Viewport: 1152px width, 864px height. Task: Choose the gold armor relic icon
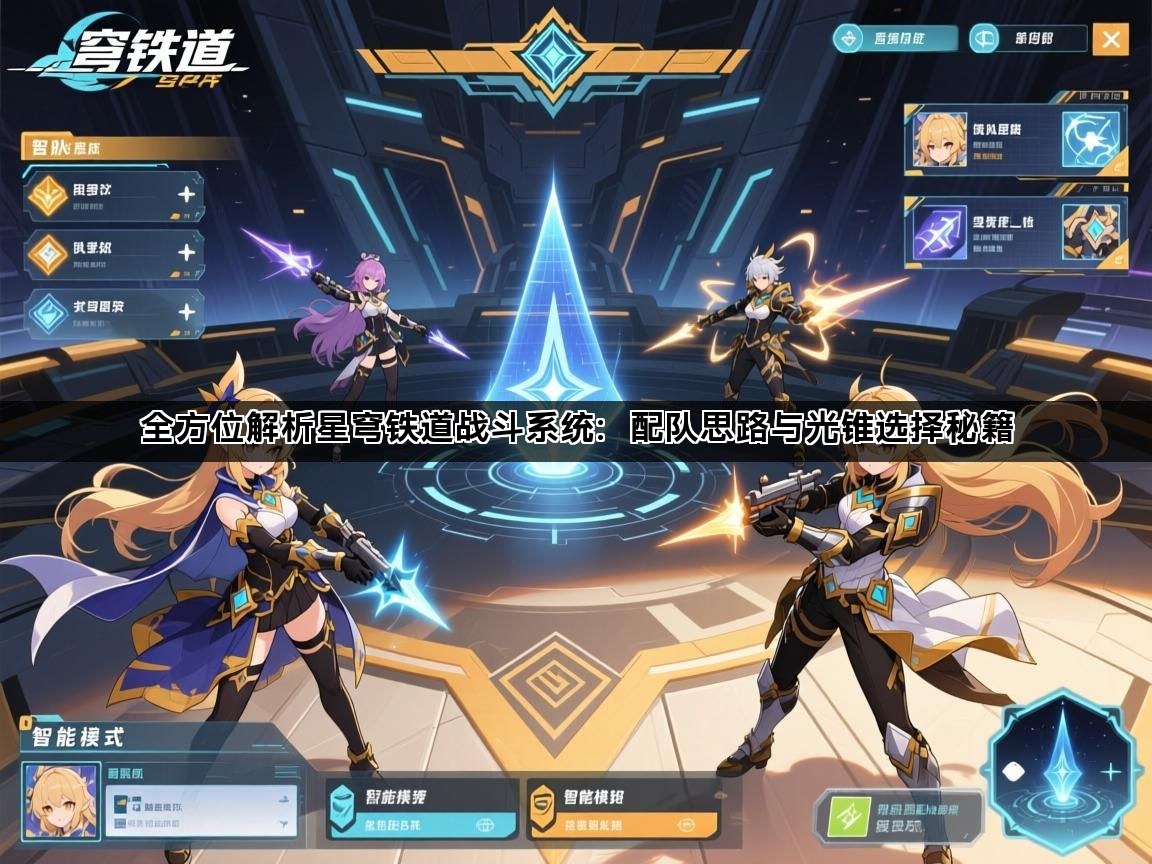tap(1091, 232)
